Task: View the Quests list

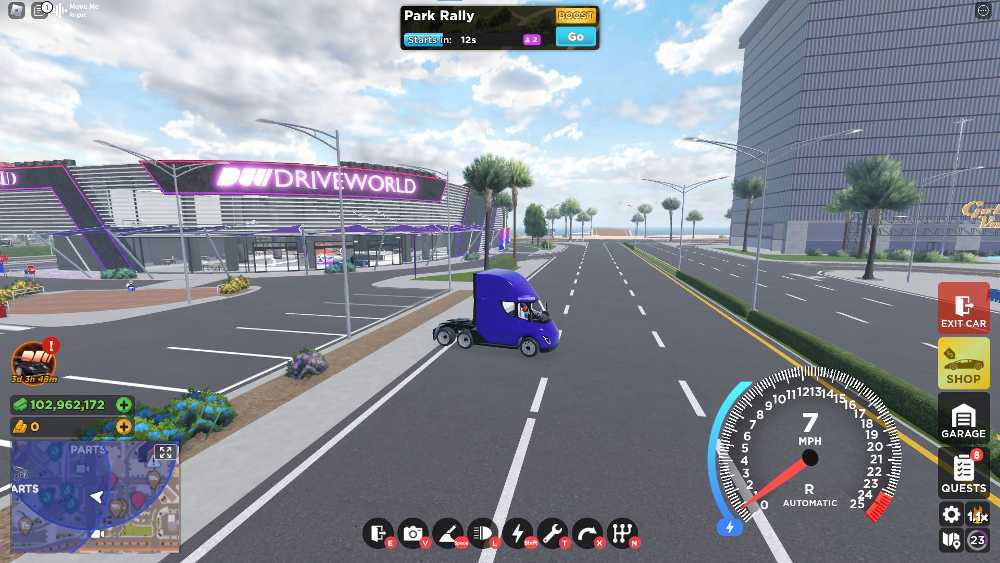Action: [963, 473]
